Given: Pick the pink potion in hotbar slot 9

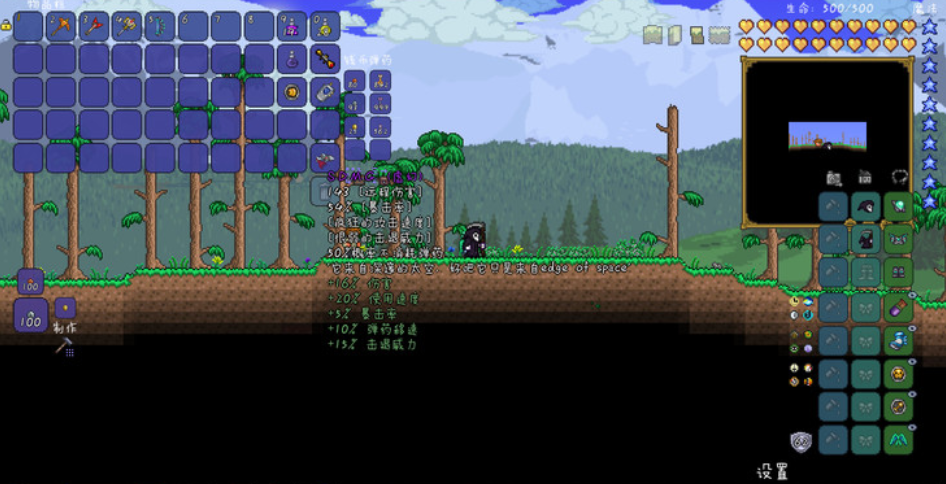Looking at the screenshot, I should coord(292,26).
